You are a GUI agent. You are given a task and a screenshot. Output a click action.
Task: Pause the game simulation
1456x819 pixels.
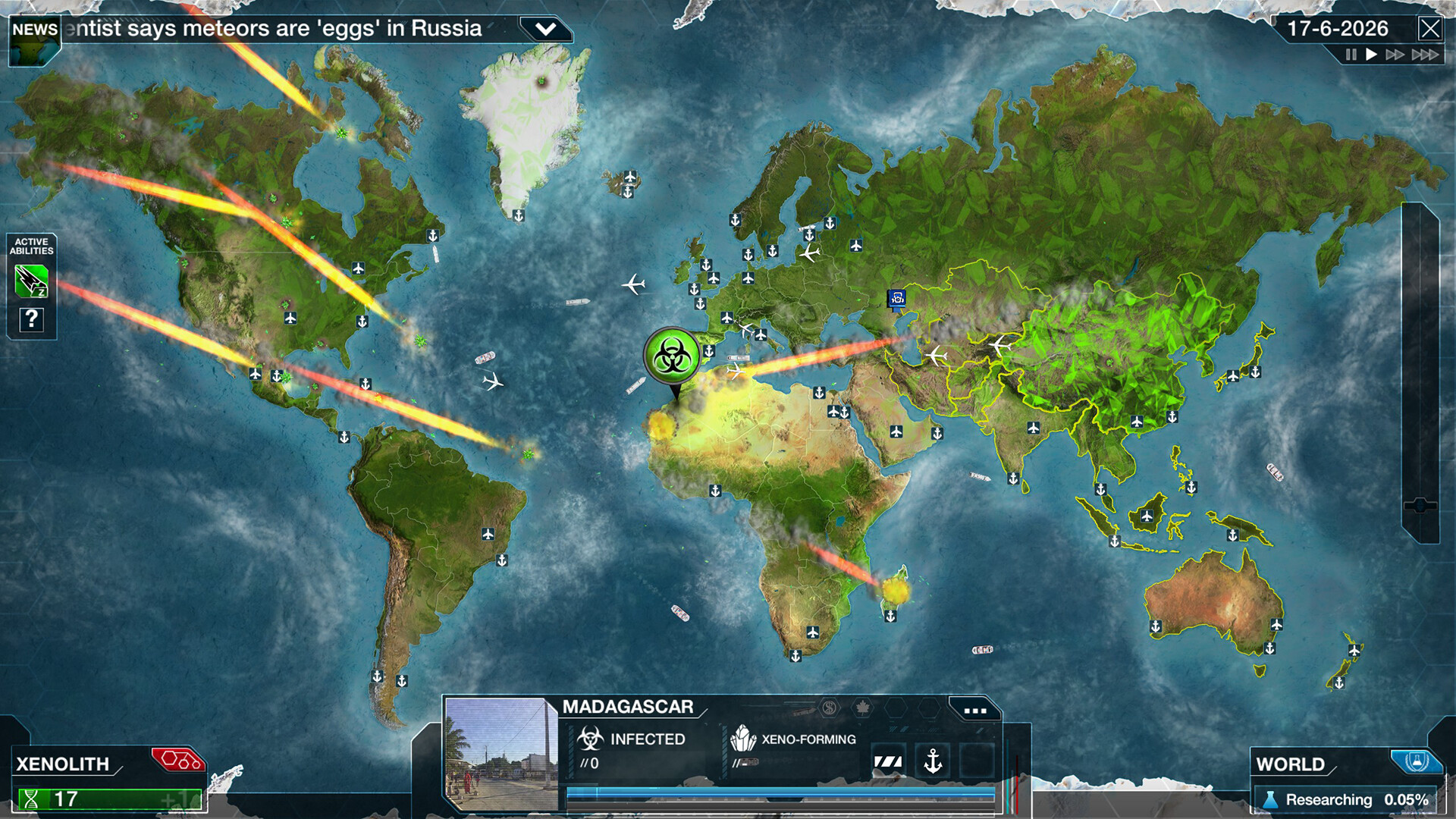tap(1350, 55)
